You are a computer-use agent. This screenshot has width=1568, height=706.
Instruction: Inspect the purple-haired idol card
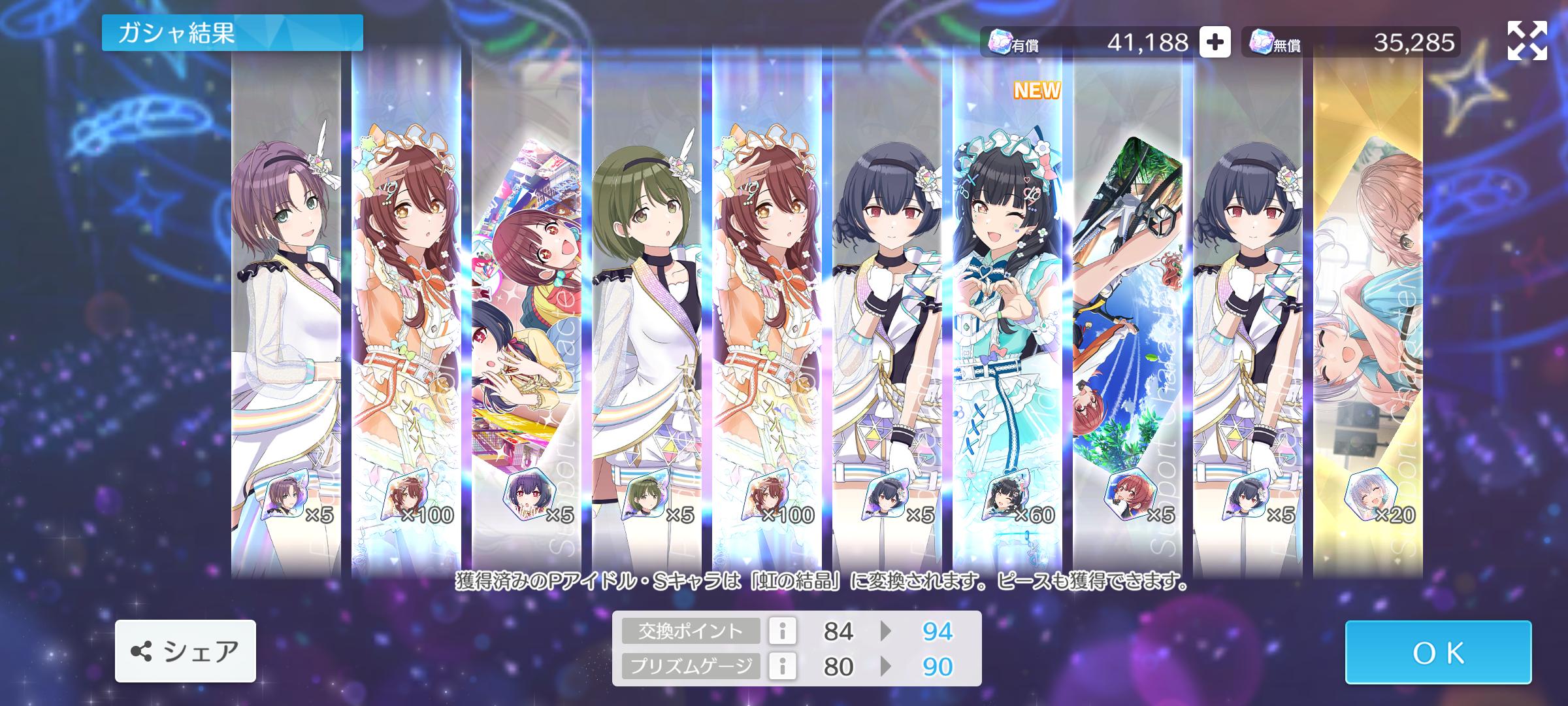click(286, 314)
